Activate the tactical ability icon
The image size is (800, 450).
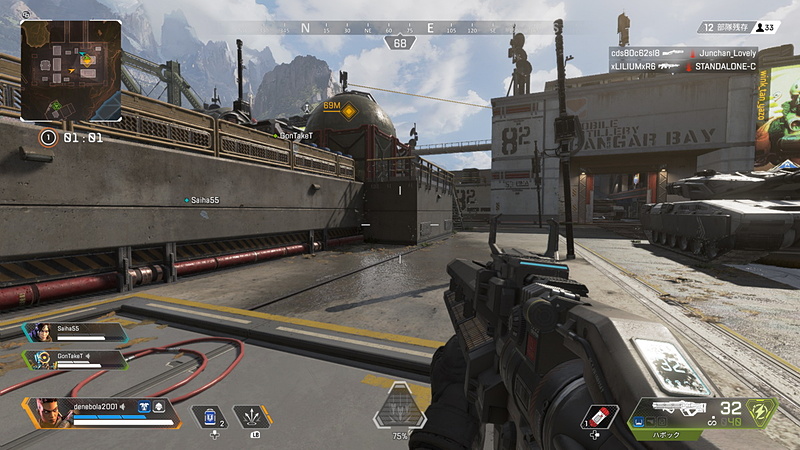pos(252,416)
